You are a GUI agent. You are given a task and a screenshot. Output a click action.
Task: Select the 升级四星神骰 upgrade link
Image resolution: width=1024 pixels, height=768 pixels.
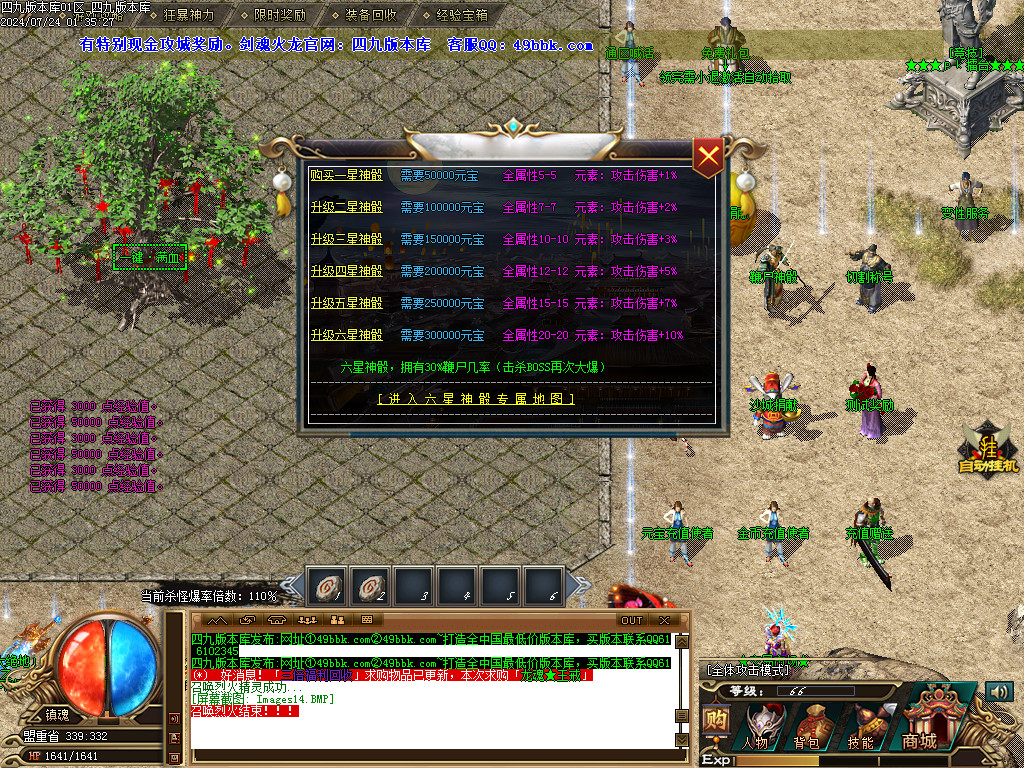click(x=346, y=272)
